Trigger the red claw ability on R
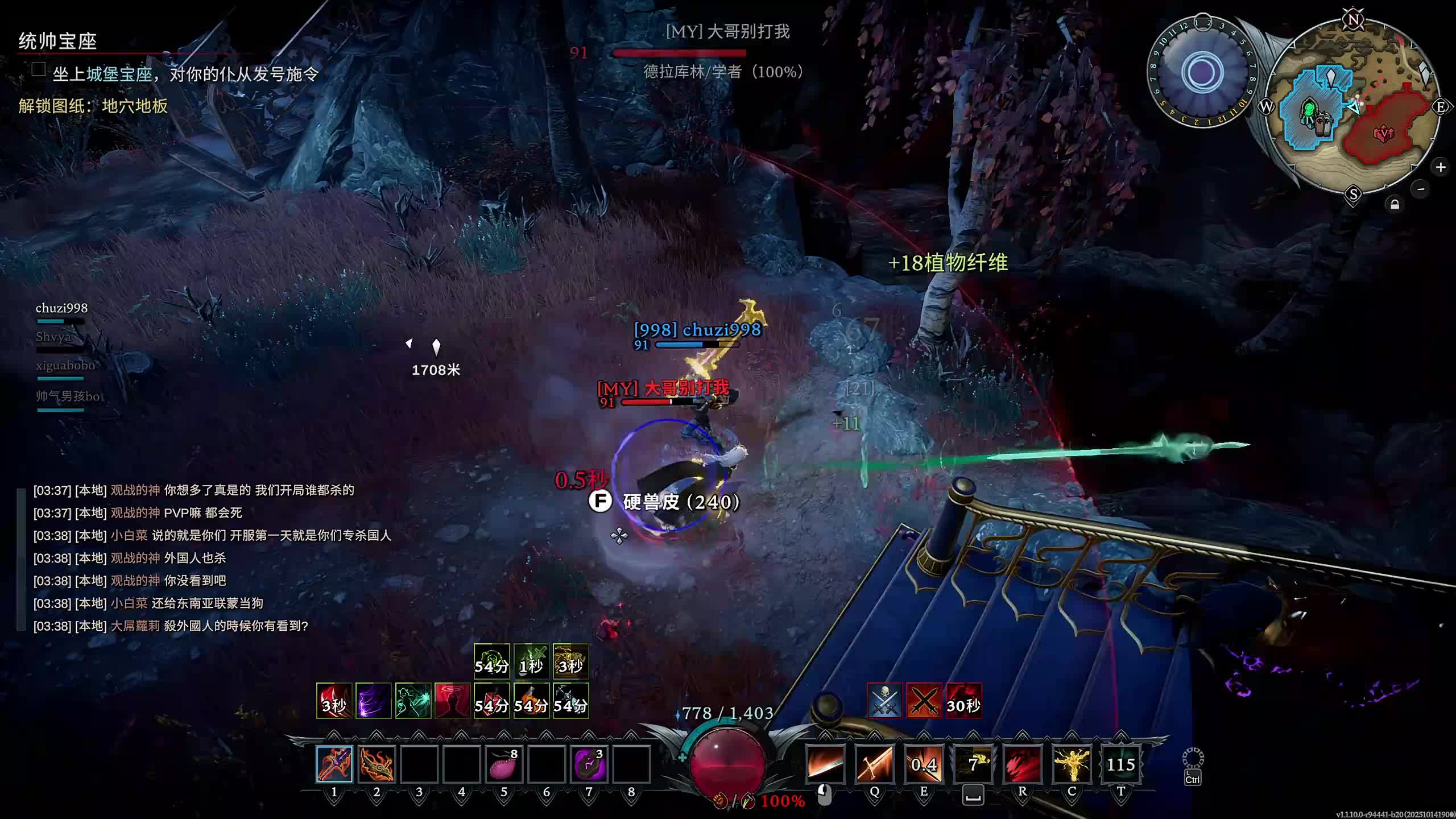 click(1022, 764)
